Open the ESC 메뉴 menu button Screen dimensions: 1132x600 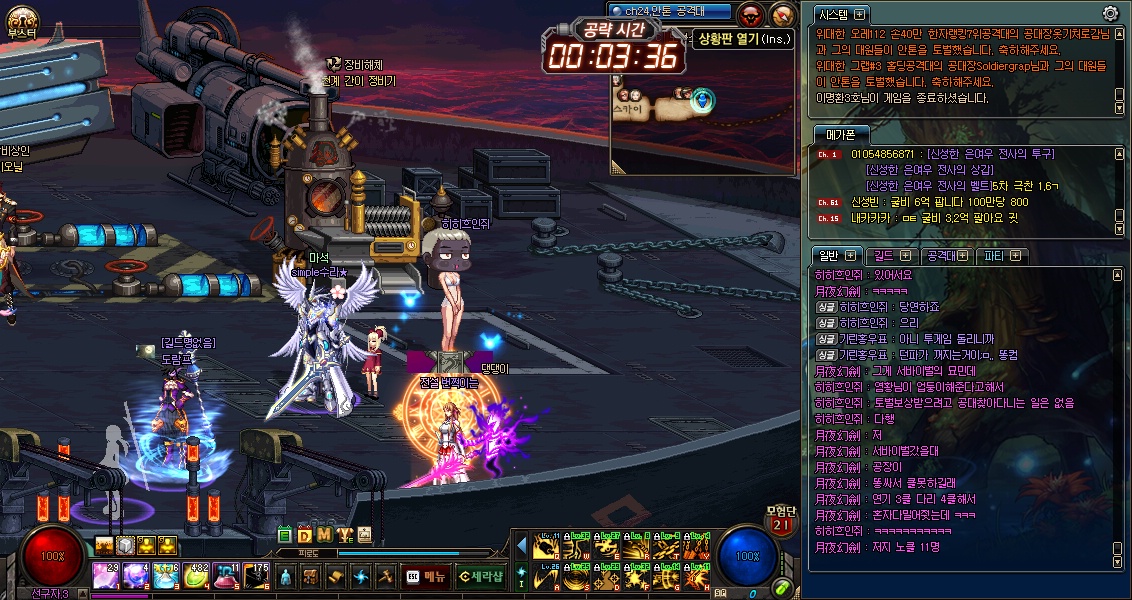tap(425, 576)
